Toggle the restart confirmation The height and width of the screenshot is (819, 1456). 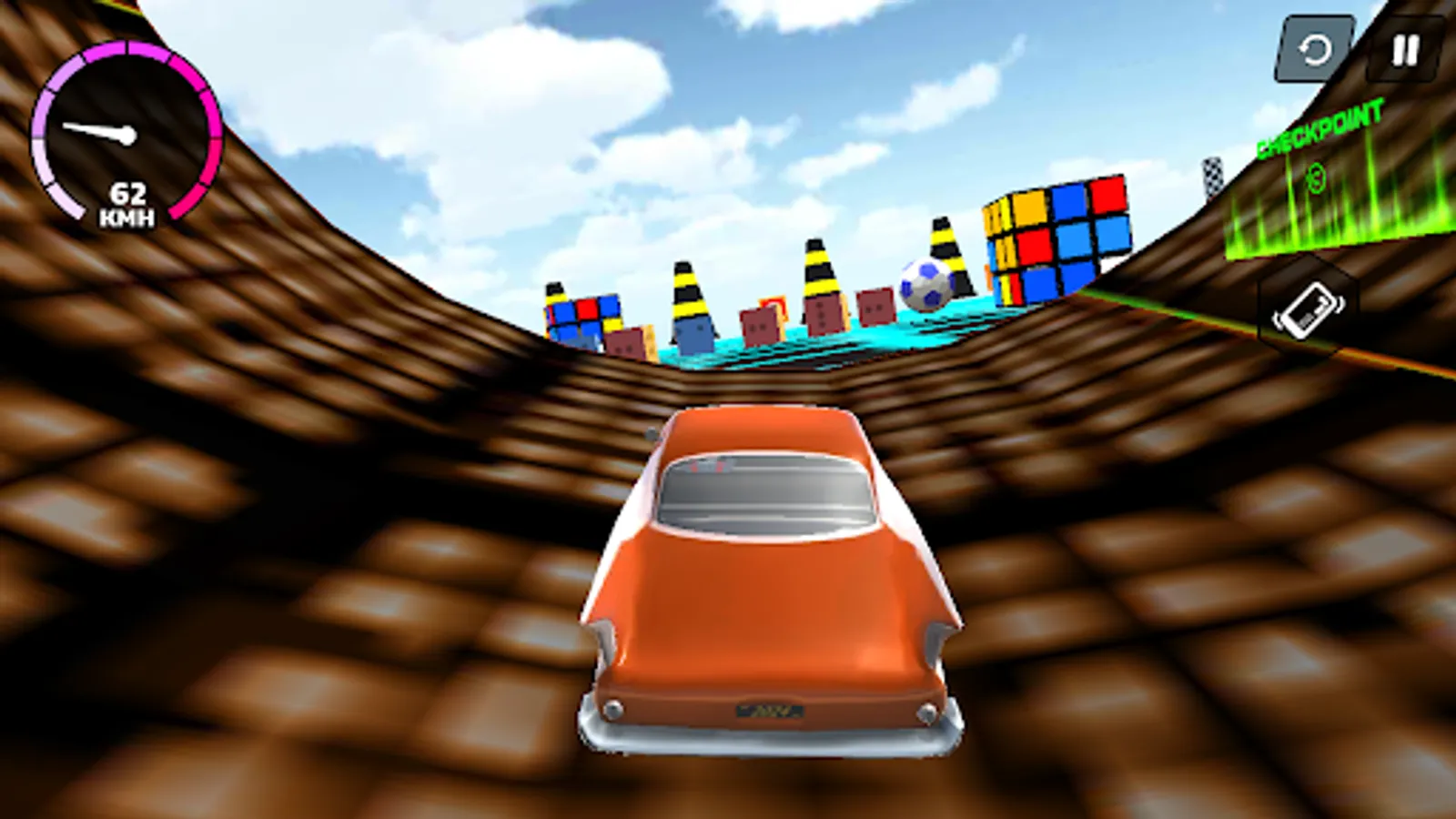pyautogui.click(x=1314, y=48)
